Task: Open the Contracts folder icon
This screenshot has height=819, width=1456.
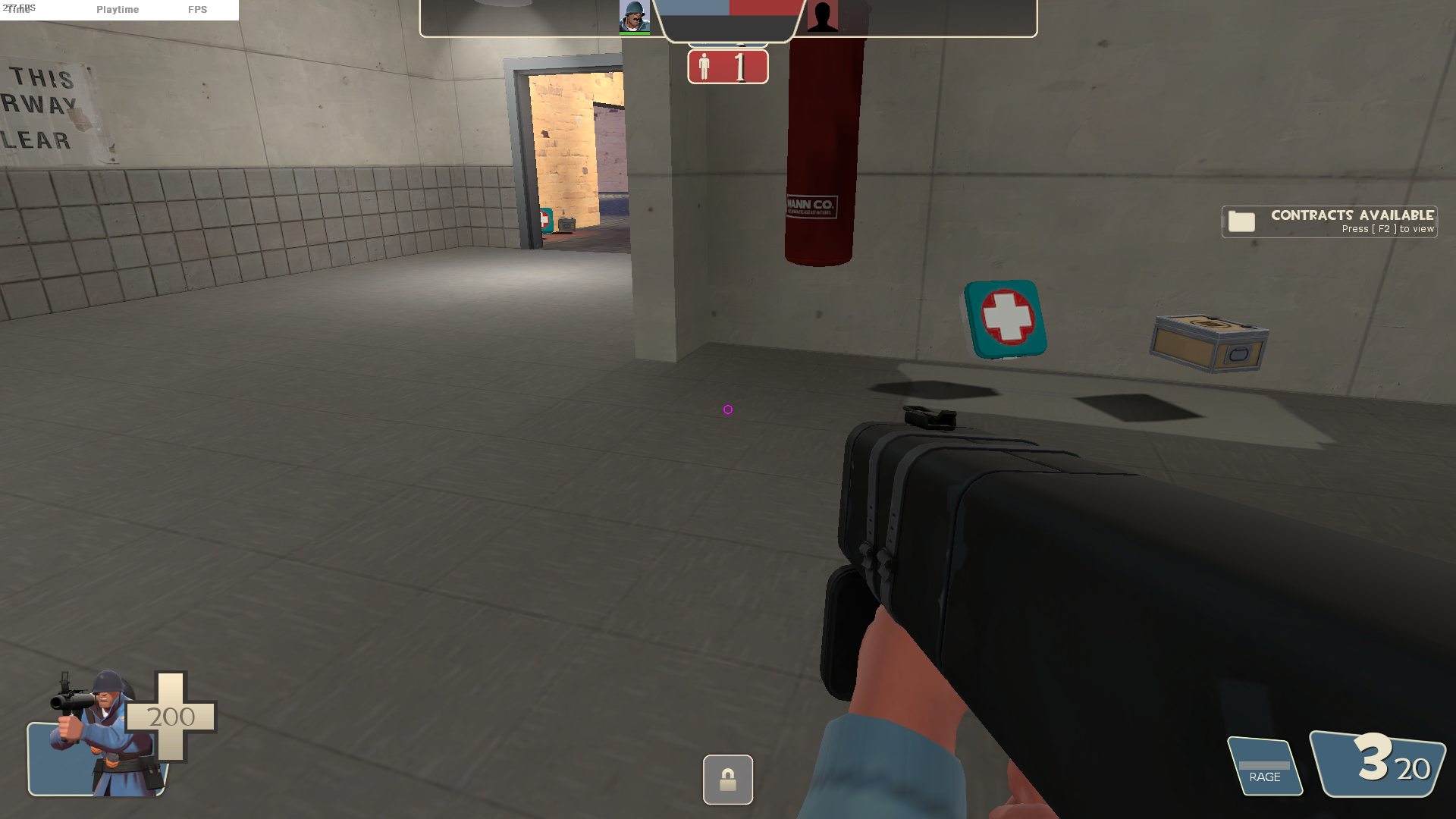Action: tap(1241, 221)
